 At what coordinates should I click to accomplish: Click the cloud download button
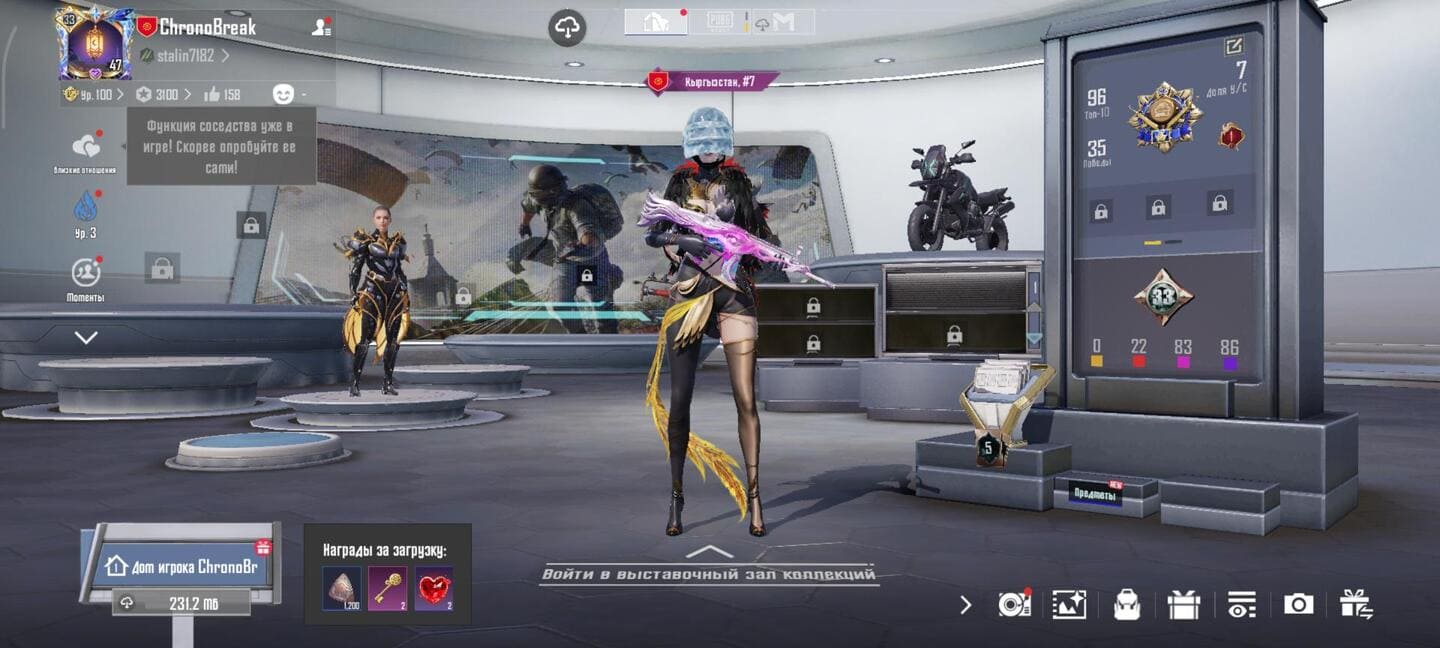pos(567,27)
